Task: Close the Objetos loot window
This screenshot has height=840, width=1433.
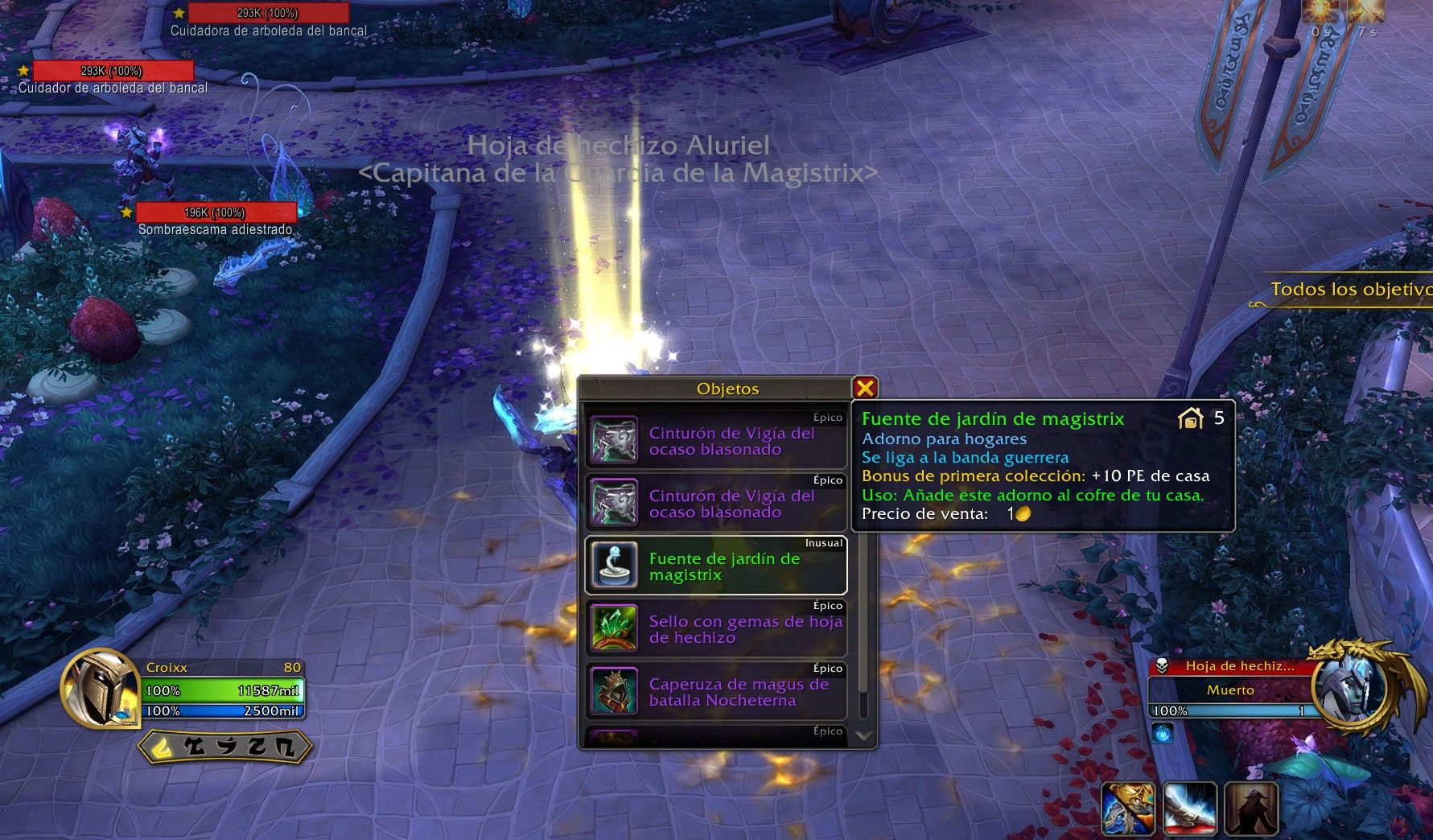Action: 865,389
